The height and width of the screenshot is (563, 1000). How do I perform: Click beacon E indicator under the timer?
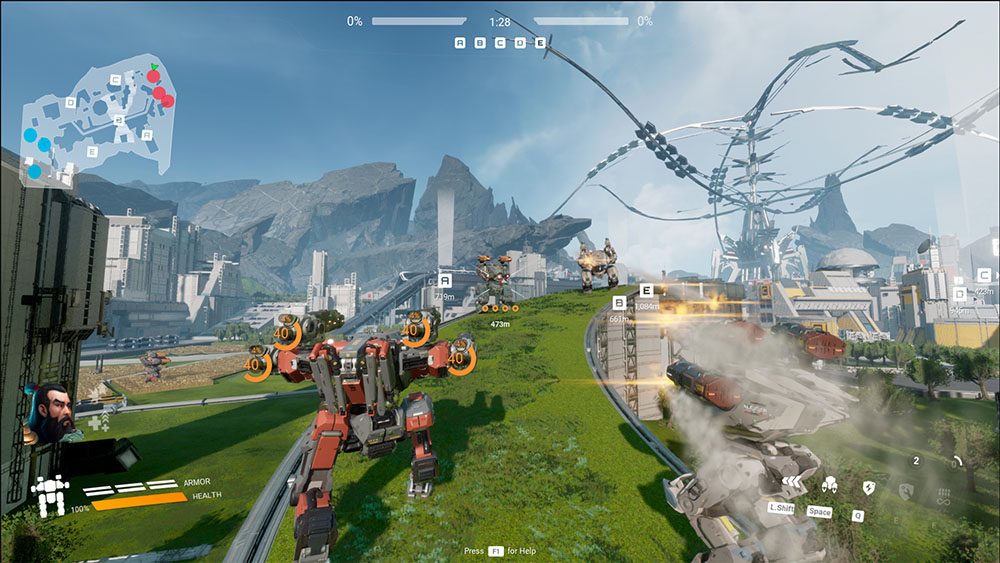540,43
